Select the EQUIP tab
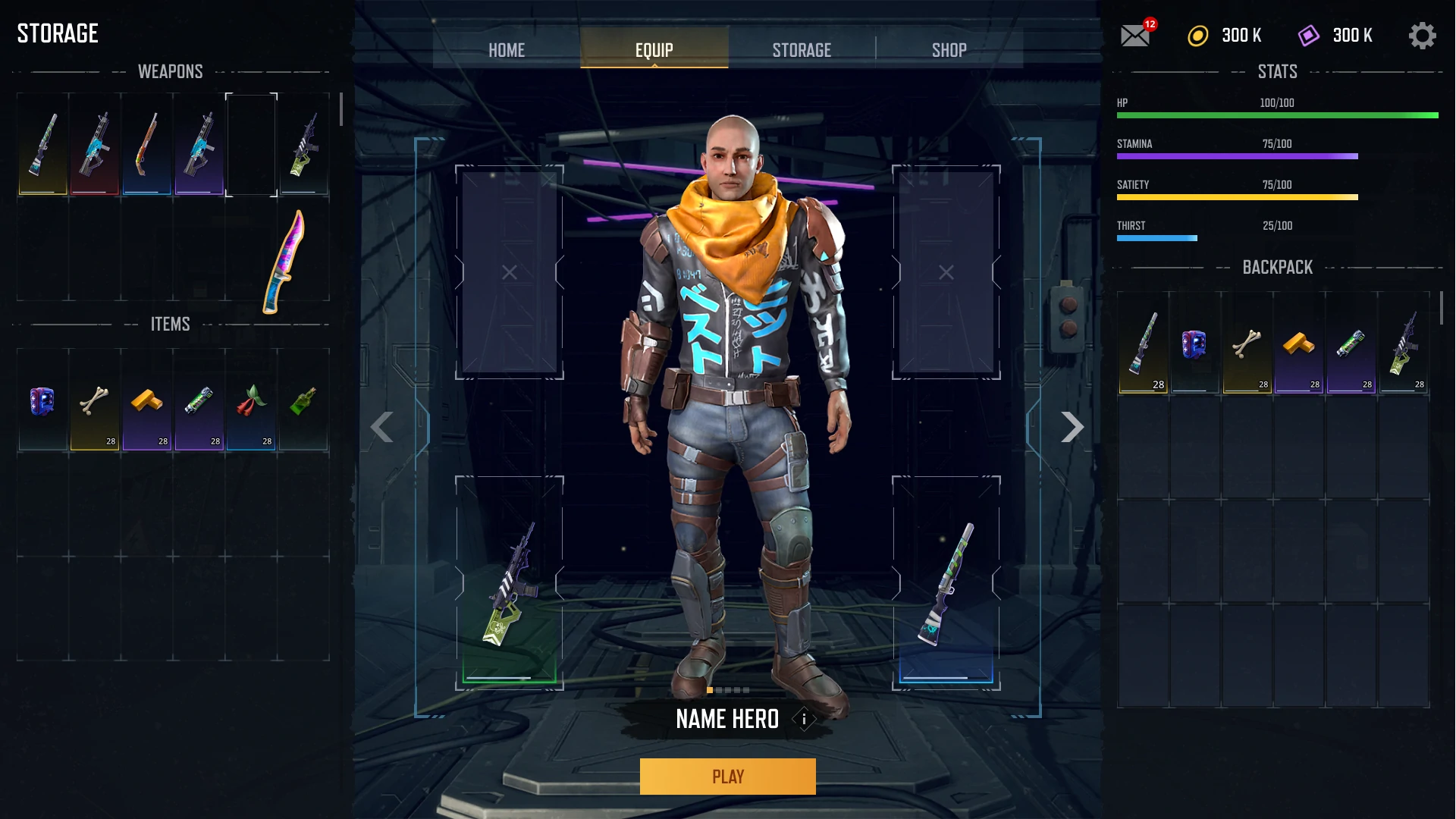Image resolution: width=1456 pixels, height=819 pixels. pos(654,50)
